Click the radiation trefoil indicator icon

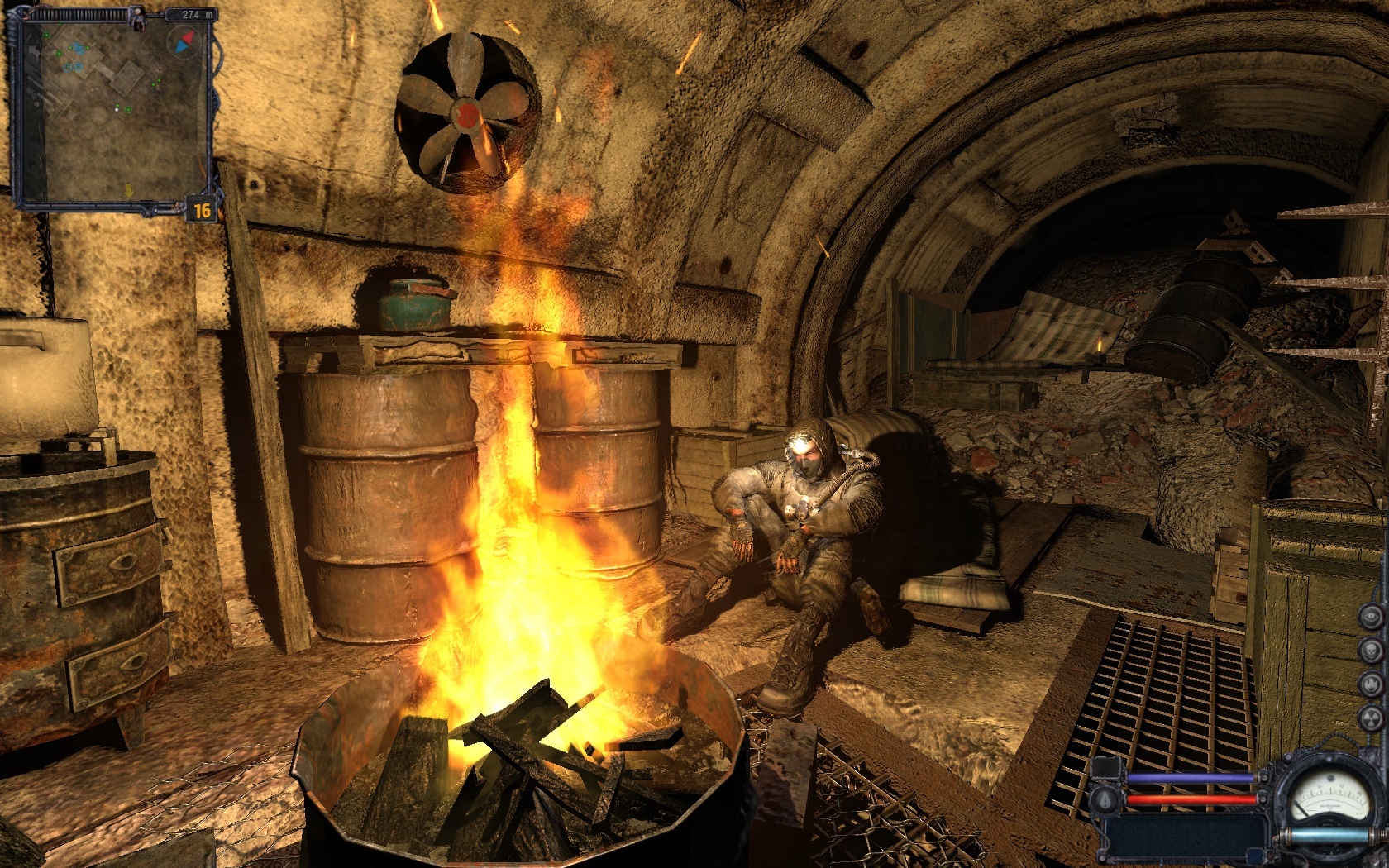coord(1371,718)
